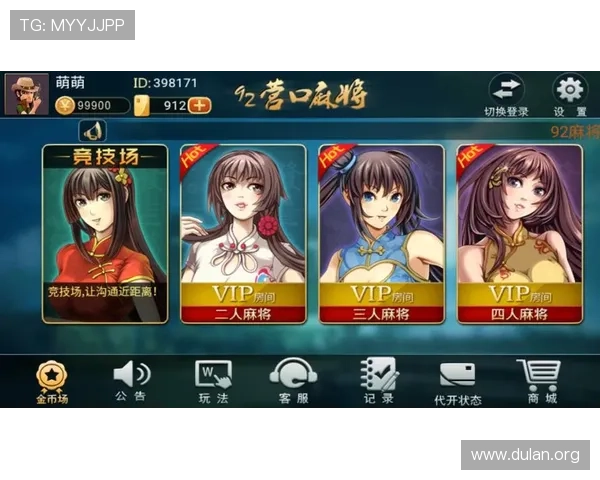View the 记录 game records
The width and height of the screenshot is (600, 480).
coord(378,381)
